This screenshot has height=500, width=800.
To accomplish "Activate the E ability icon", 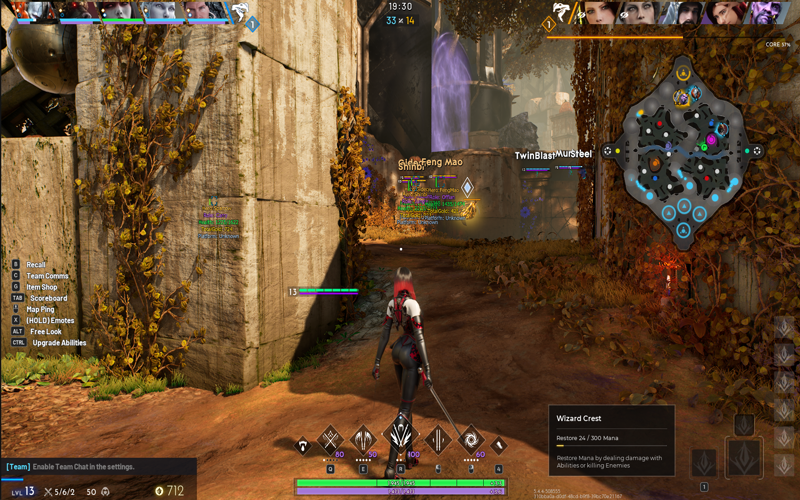I will click(364, 439).
